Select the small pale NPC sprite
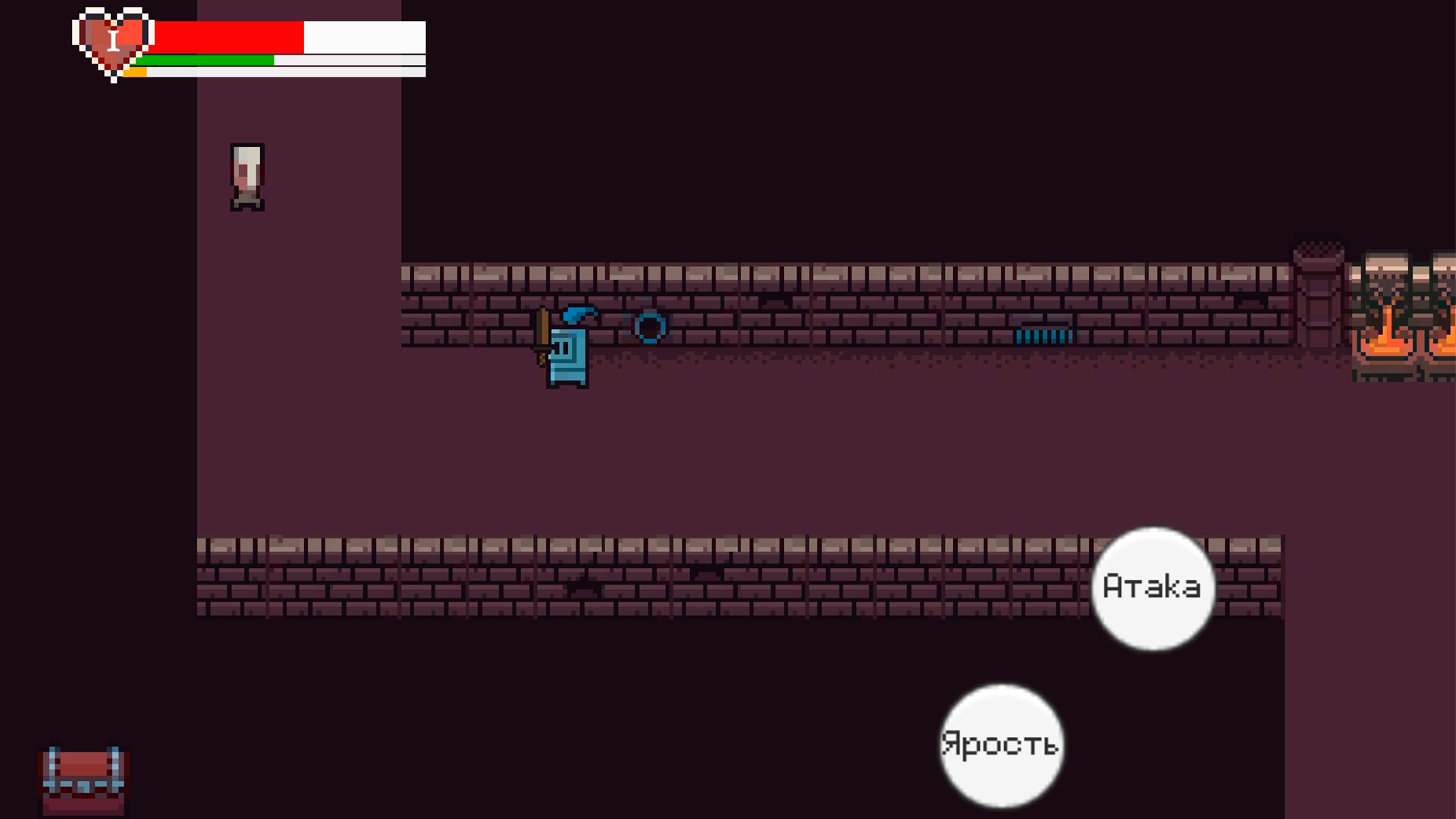 [x=246, y=174]
